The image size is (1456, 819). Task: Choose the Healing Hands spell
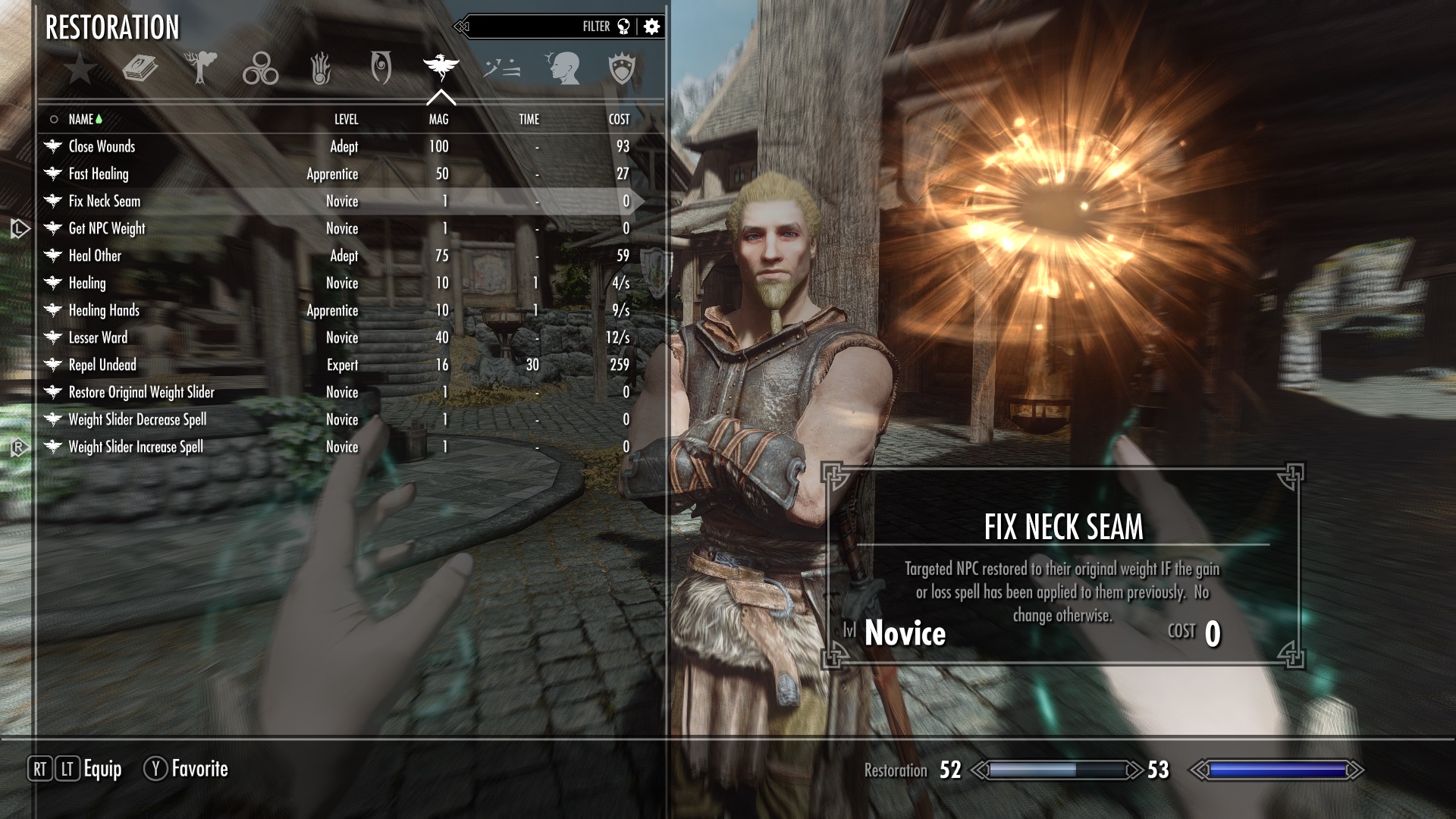pos(104,310)
